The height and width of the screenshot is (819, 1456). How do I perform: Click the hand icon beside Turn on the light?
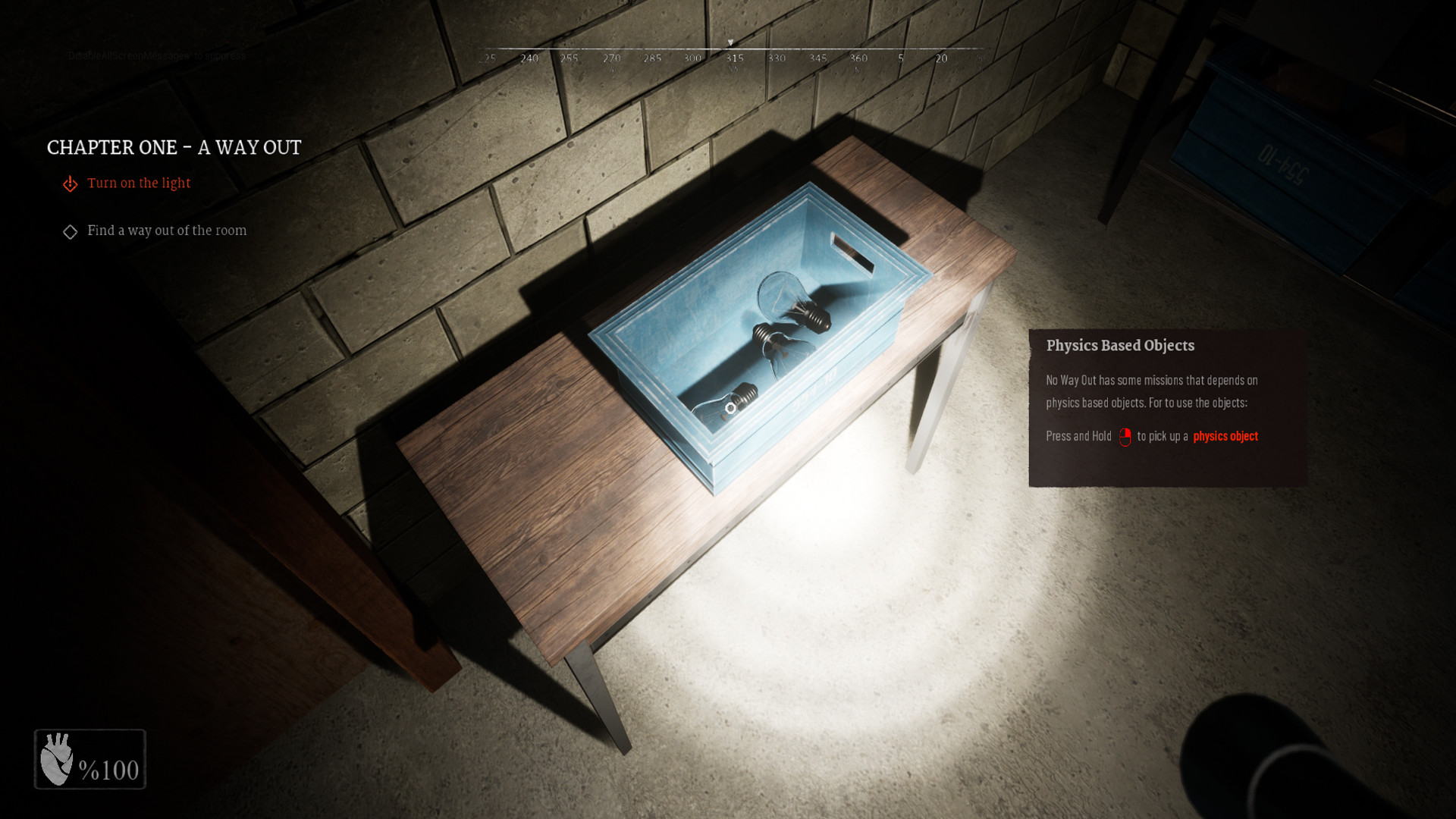tap(70, 184)
